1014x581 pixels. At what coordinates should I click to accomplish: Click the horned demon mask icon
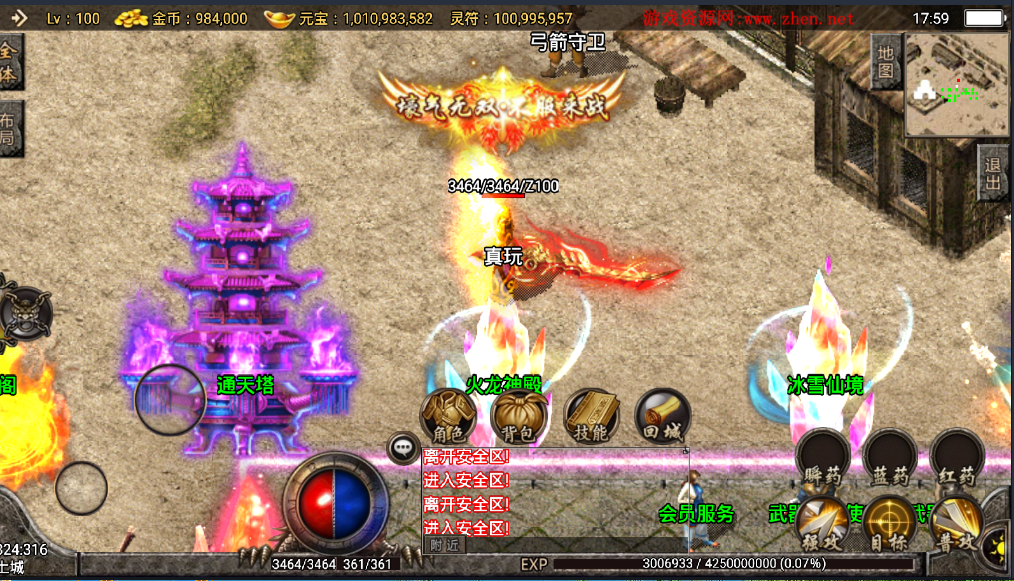click(24, 311)
